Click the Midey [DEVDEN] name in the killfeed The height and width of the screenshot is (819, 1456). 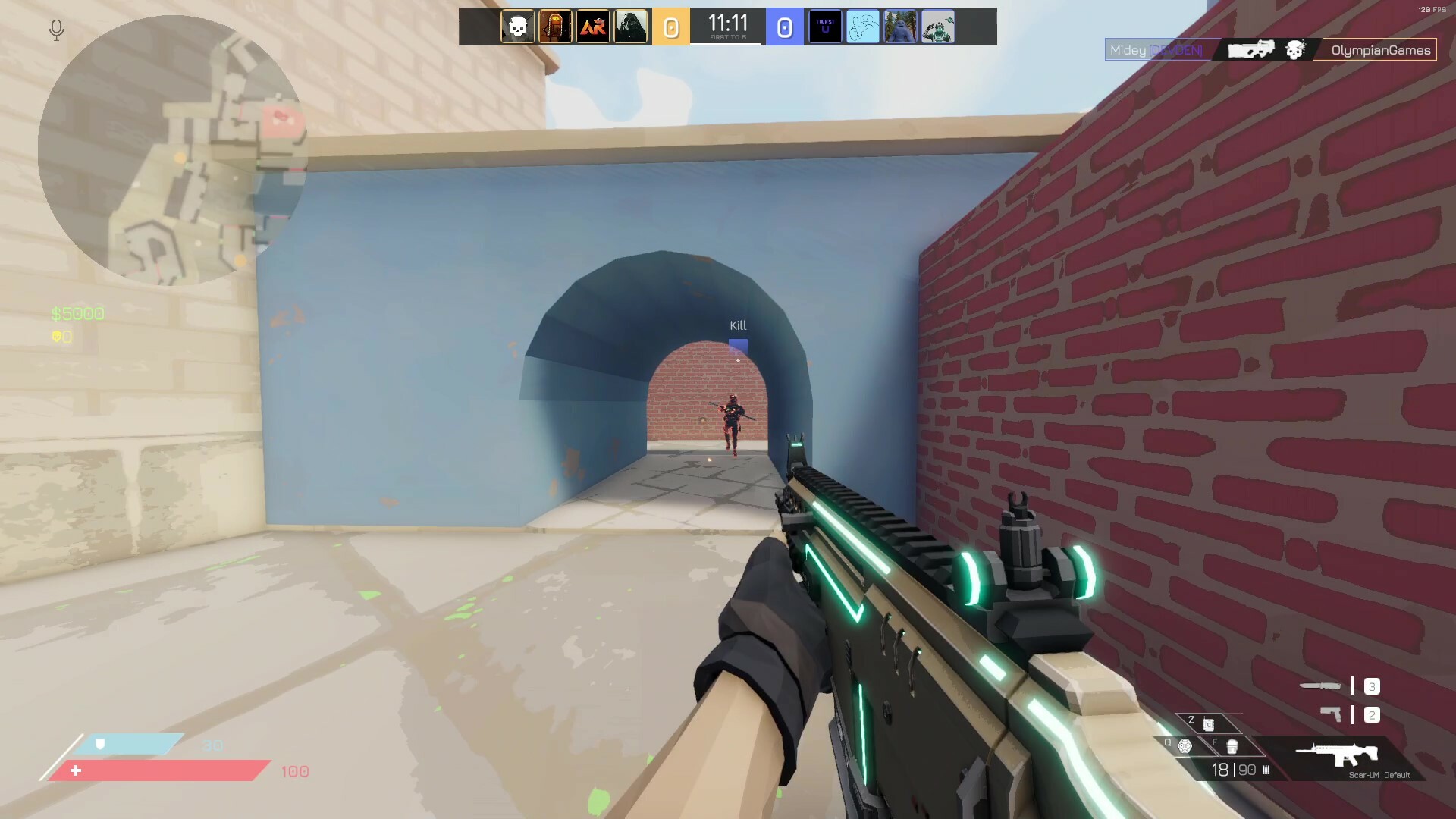point(1156,49)
